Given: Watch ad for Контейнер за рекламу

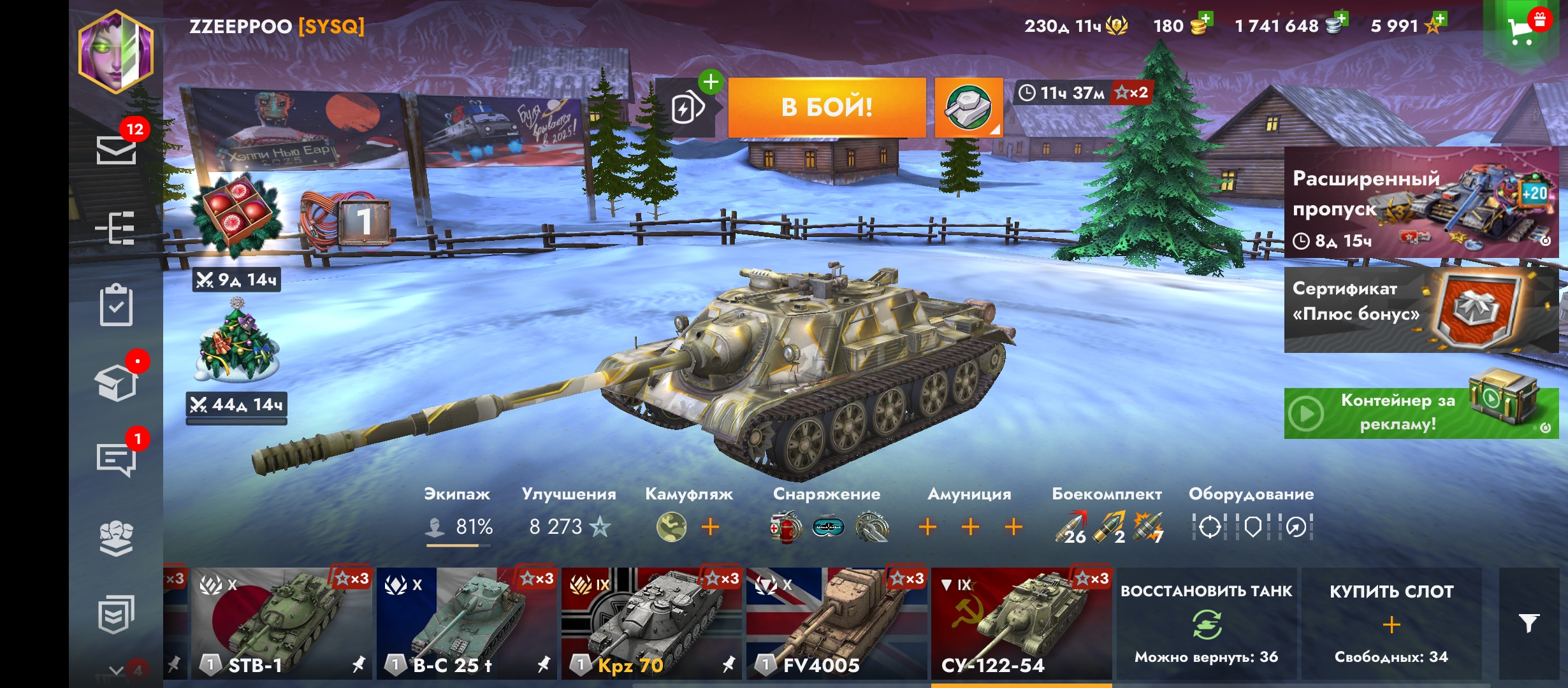Looking at the screenshot, I should coord(1421,413).
